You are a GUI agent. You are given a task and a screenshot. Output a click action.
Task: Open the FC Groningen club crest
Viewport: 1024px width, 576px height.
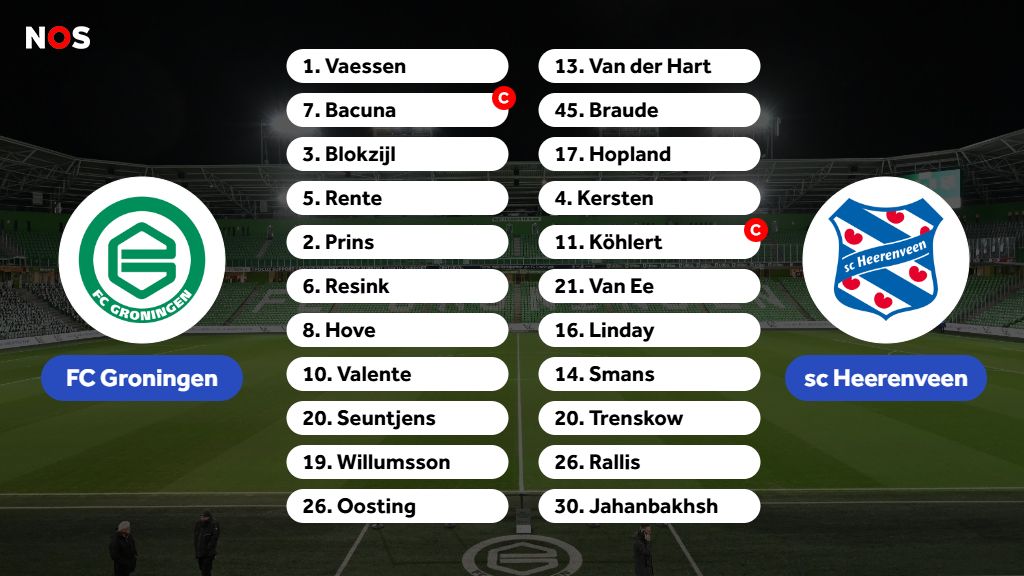coord(141,260)
